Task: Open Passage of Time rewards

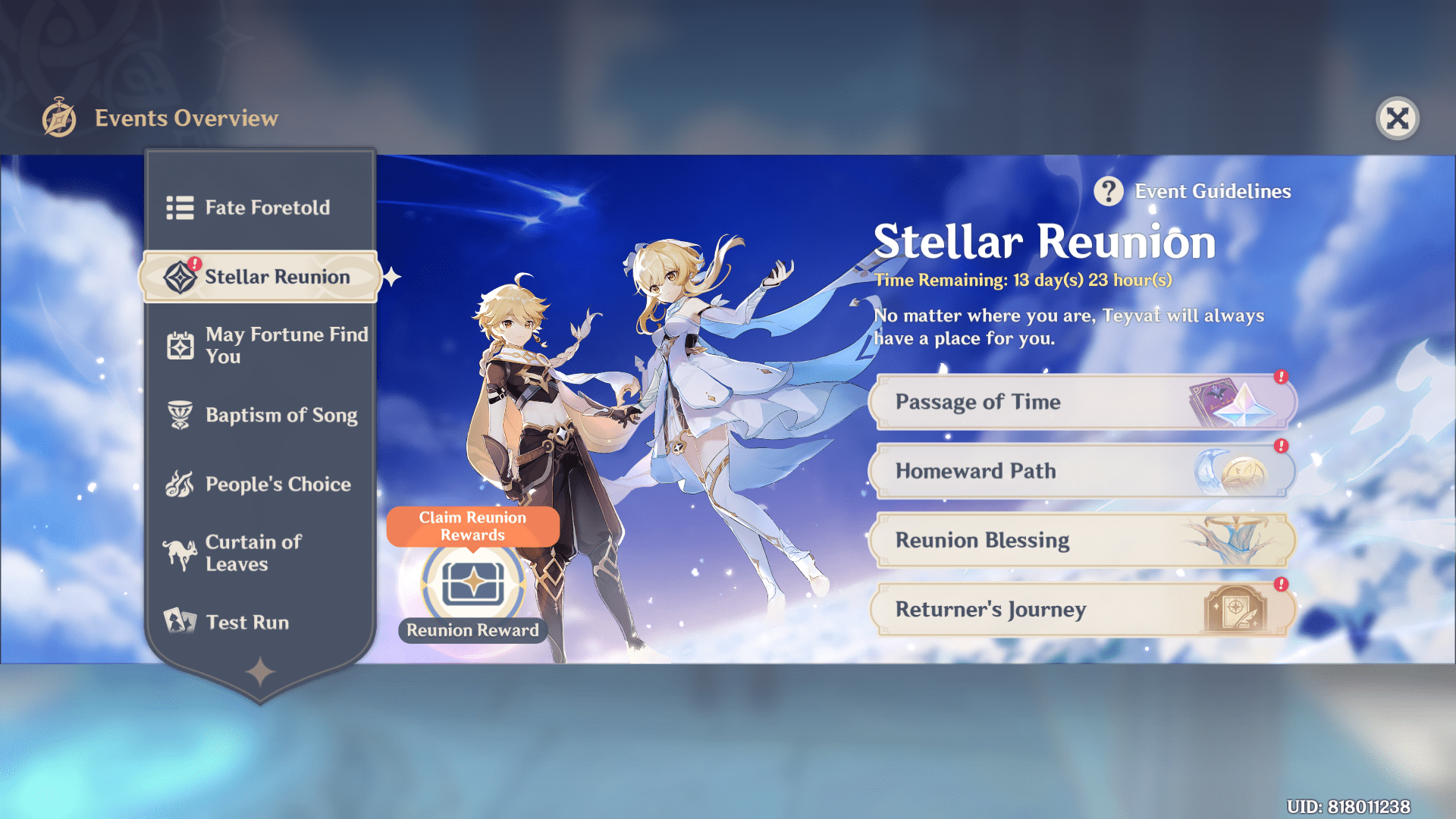Action: (1081, 402)
